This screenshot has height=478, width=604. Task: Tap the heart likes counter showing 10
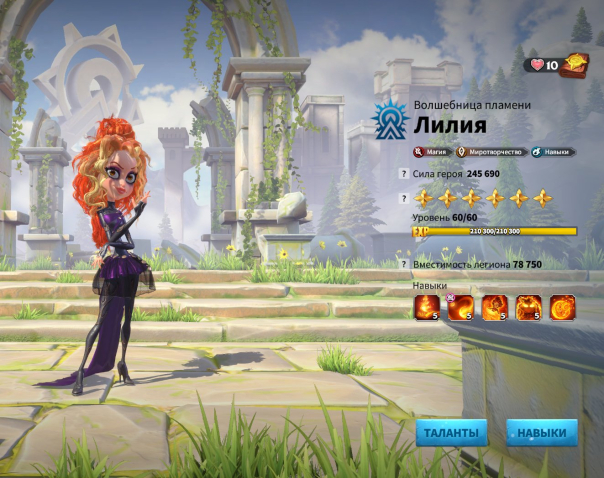pos(545,66)
